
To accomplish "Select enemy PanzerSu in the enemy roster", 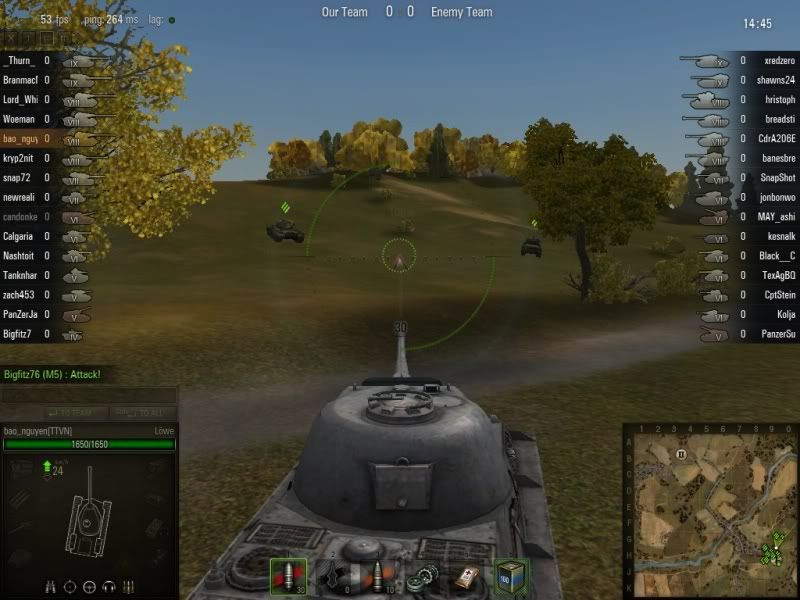I will pyautogui.click(x=776, y=334).
